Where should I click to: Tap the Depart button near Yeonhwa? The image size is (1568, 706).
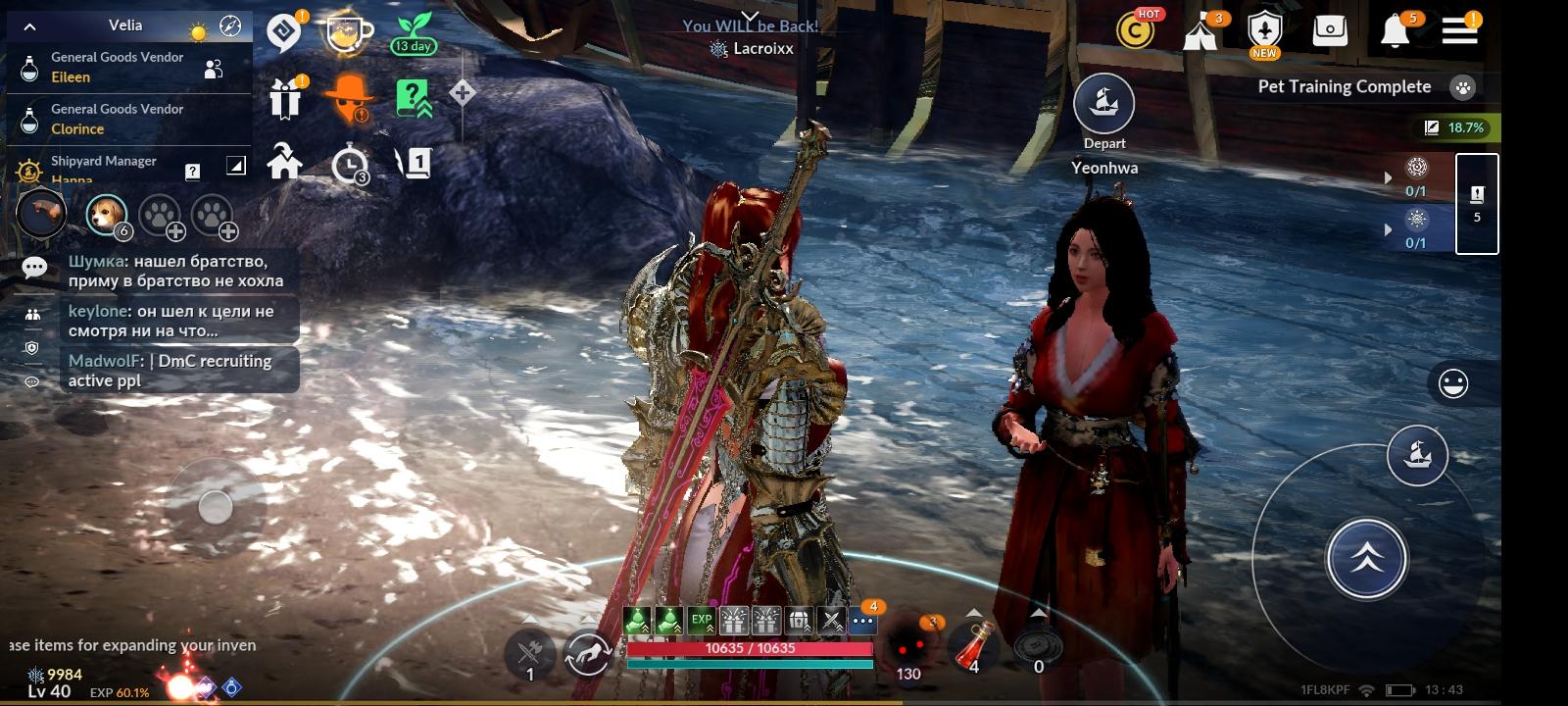click(1103, 104)
